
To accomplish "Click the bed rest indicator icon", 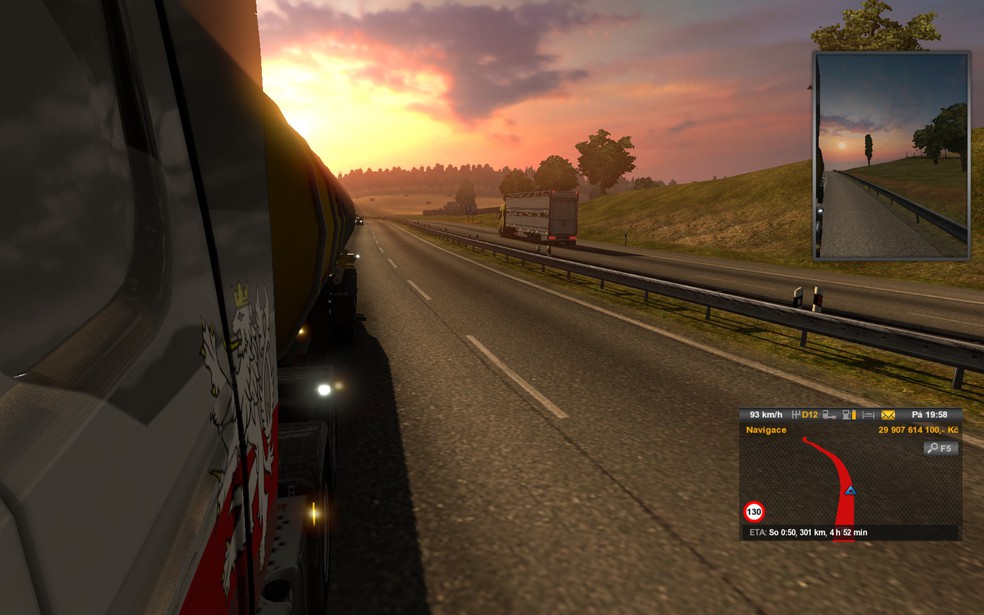I will pos(868,415).
